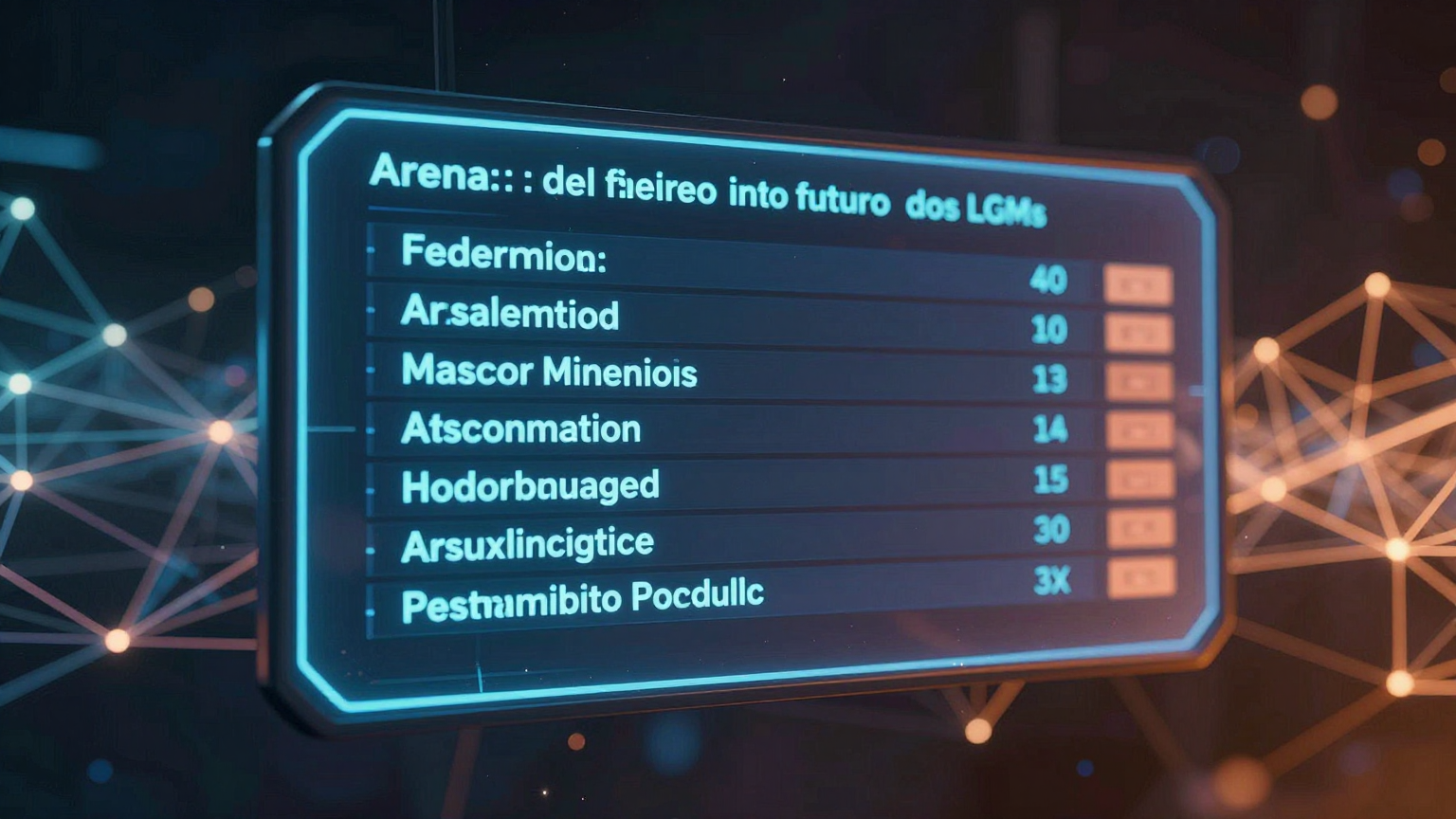The height and width of the screenshot is (819, 1456).
Task: Choose the Arsuxlincigtice list entry
Action: (527, 544)
